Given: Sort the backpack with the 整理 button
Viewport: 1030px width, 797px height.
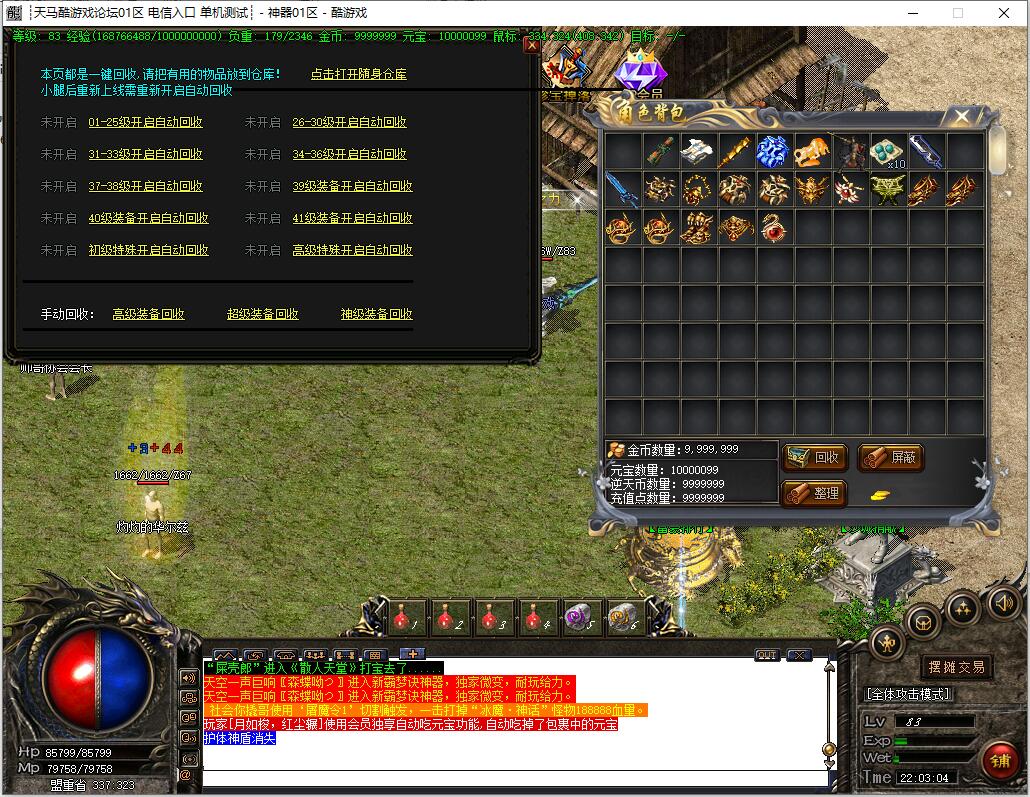Looking at the screenshot, I should click(815, 493).
